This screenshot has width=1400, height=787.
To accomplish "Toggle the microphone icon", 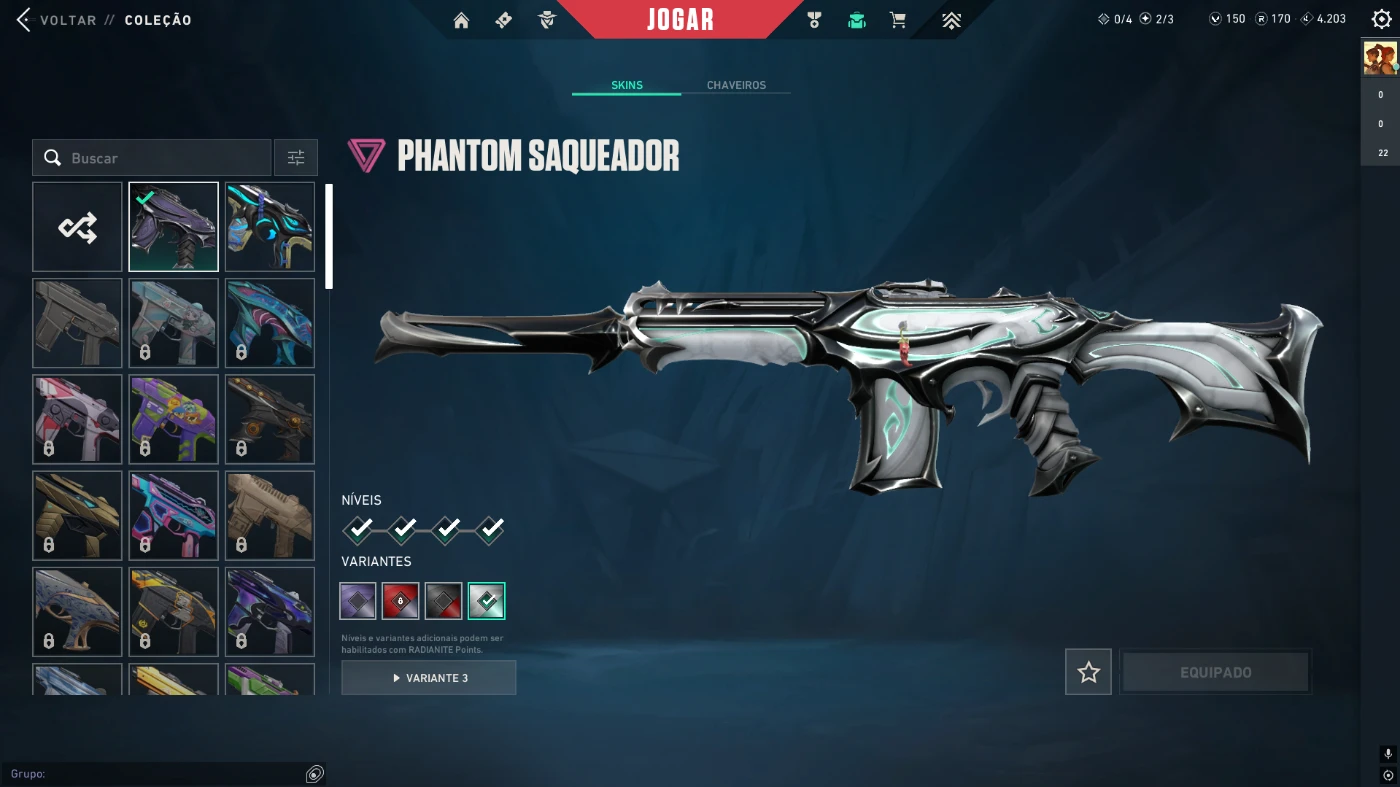I will 1387,754.
